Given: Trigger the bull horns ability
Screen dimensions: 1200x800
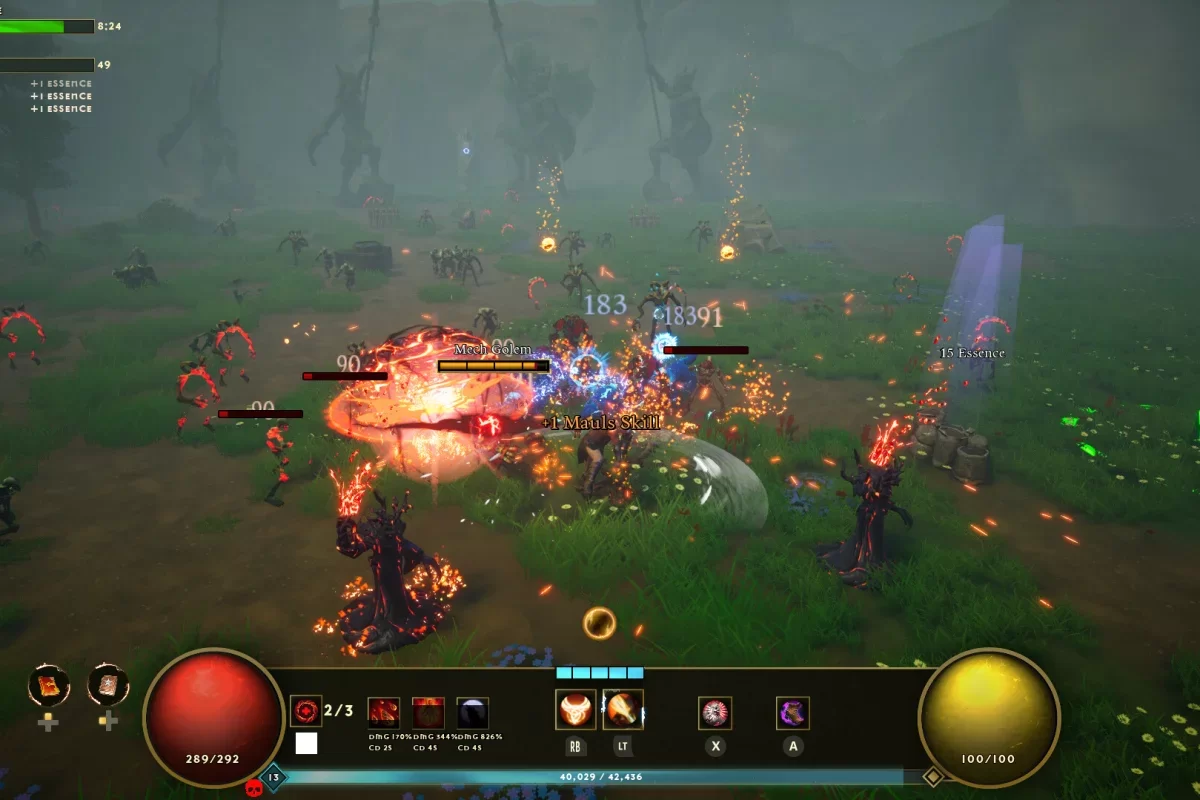Looking at the screenshot, I should 575,709.
